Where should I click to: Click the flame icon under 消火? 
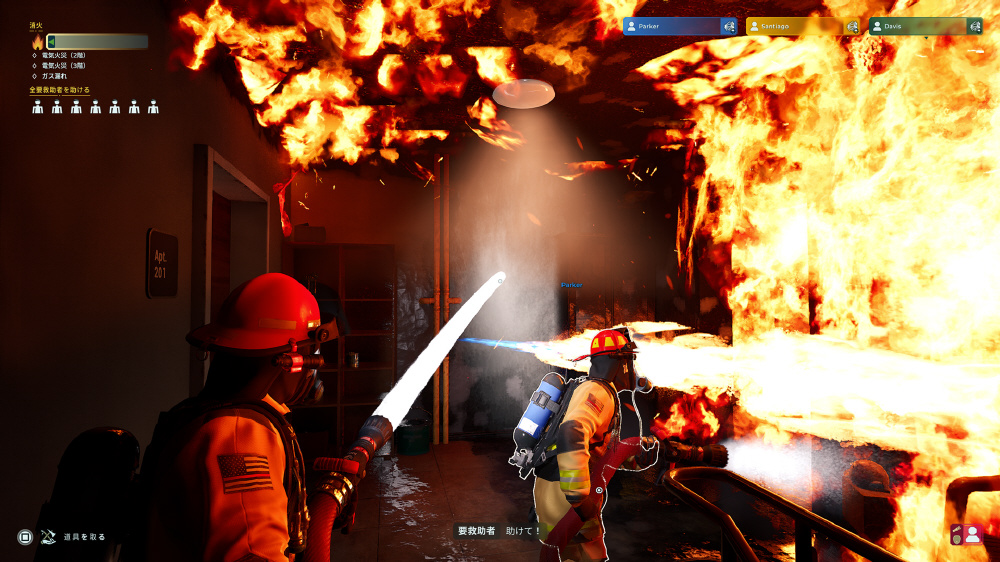38,42
